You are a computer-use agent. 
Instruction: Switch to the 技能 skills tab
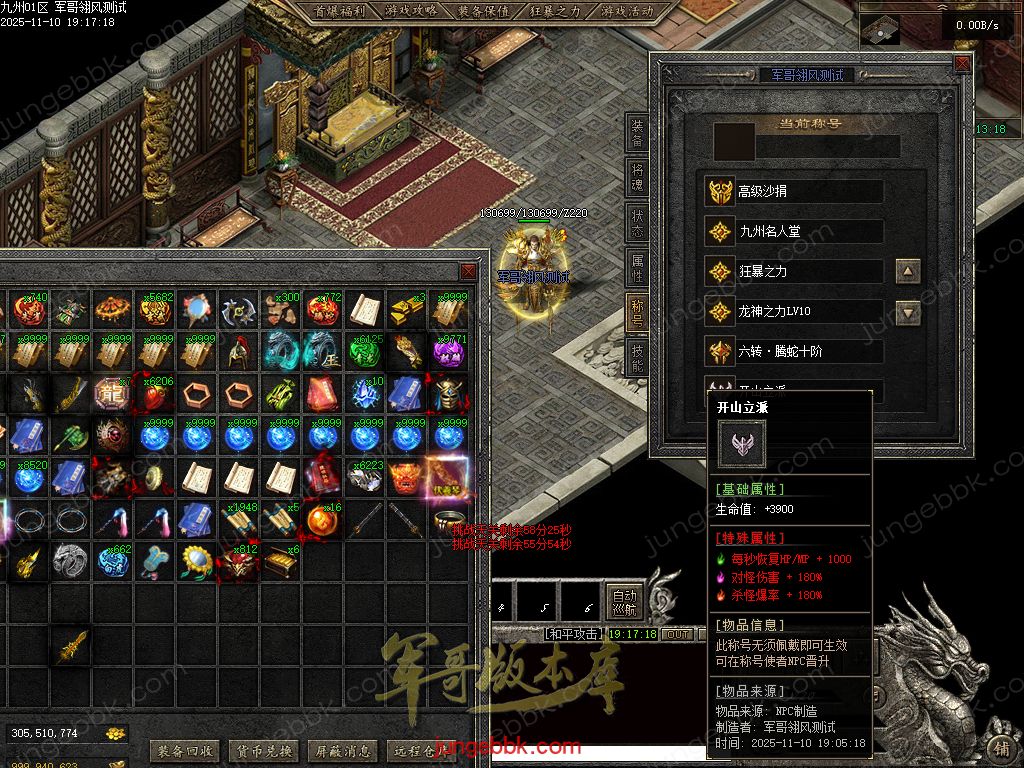(637, 358)
